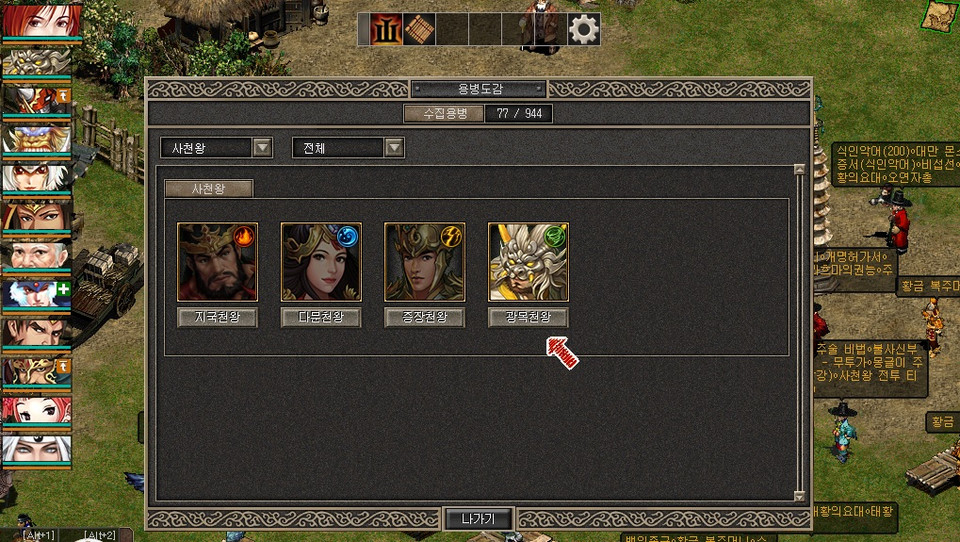The image size is (960, 542).
Task: Select the 광목천왕 lion-masked mercenary portrait
Action: [528, 262]
